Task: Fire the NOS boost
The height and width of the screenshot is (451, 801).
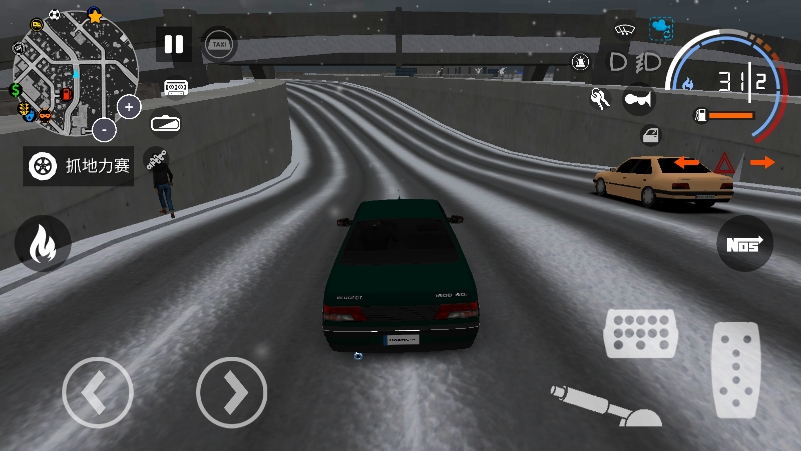Action: (744, 243)
